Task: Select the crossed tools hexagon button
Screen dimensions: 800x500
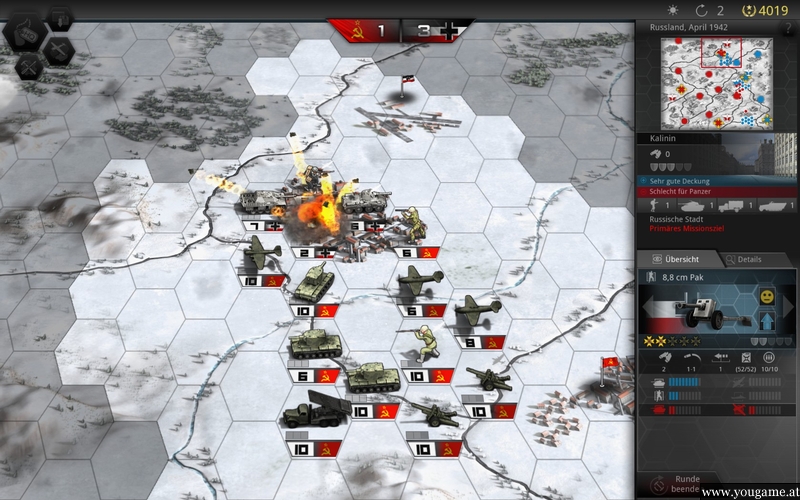Action: pos(30,65)
